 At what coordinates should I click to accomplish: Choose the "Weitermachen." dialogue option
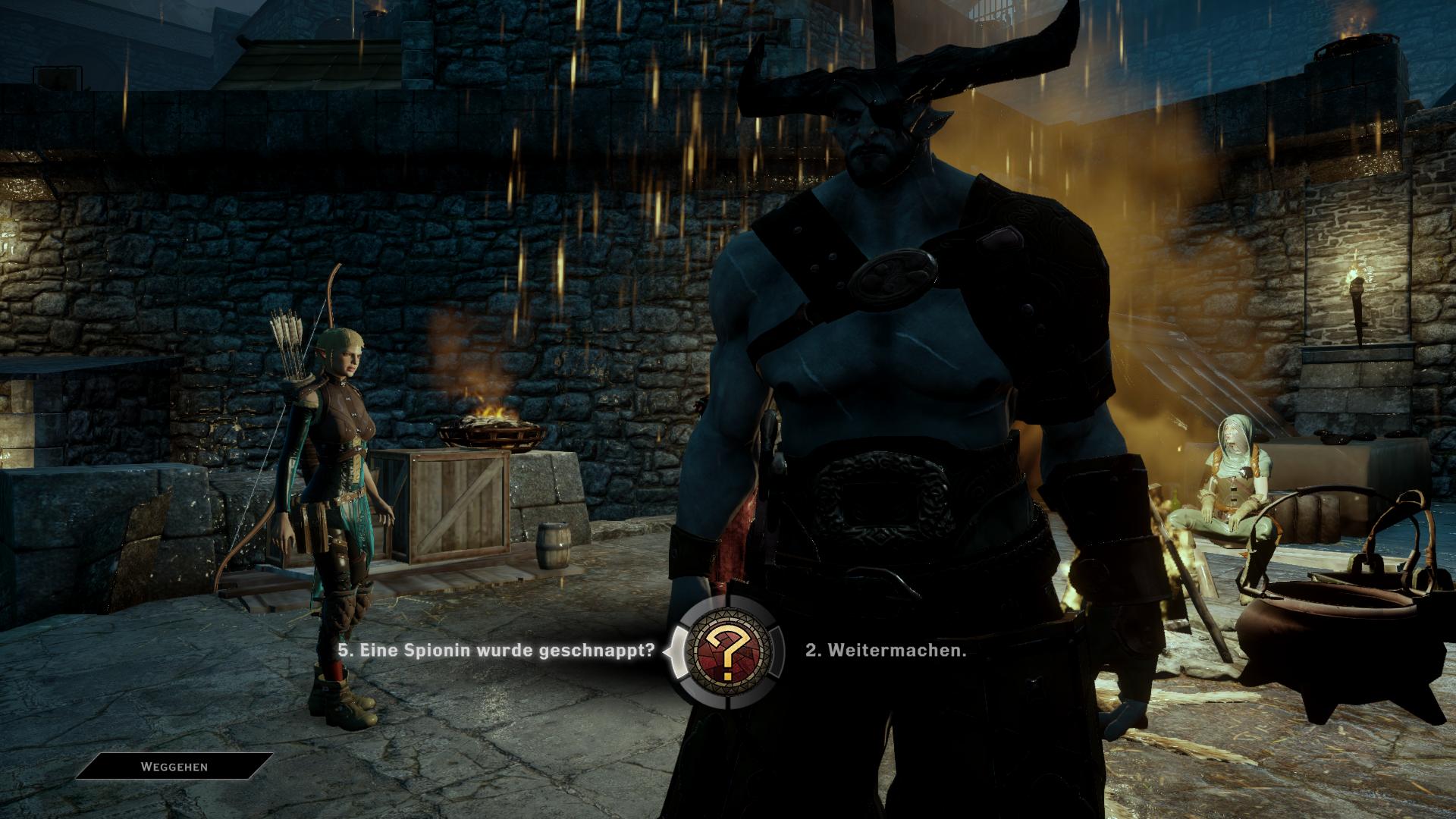886,651
